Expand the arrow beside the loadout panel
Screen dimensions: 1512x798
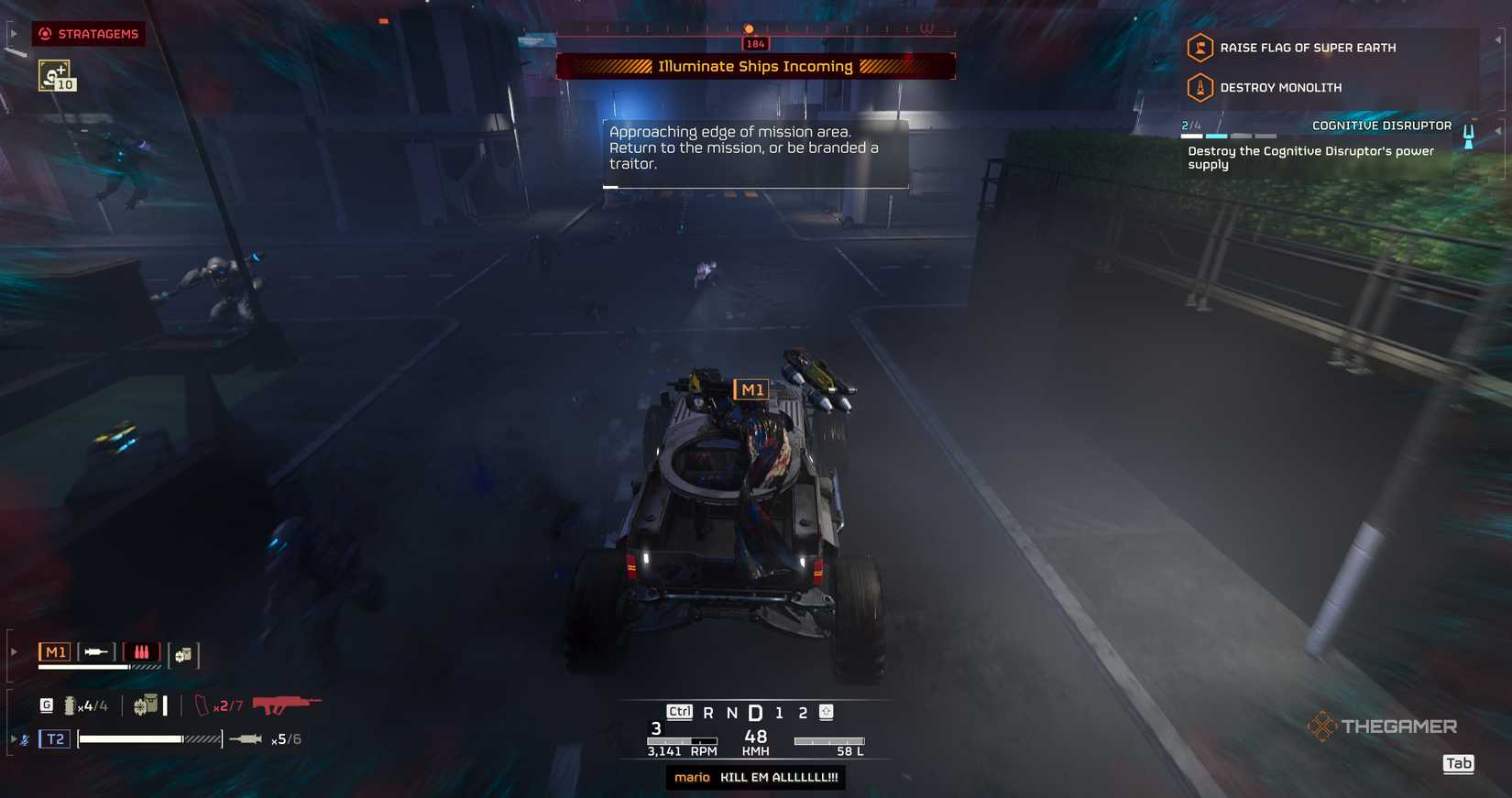point(12,650)
